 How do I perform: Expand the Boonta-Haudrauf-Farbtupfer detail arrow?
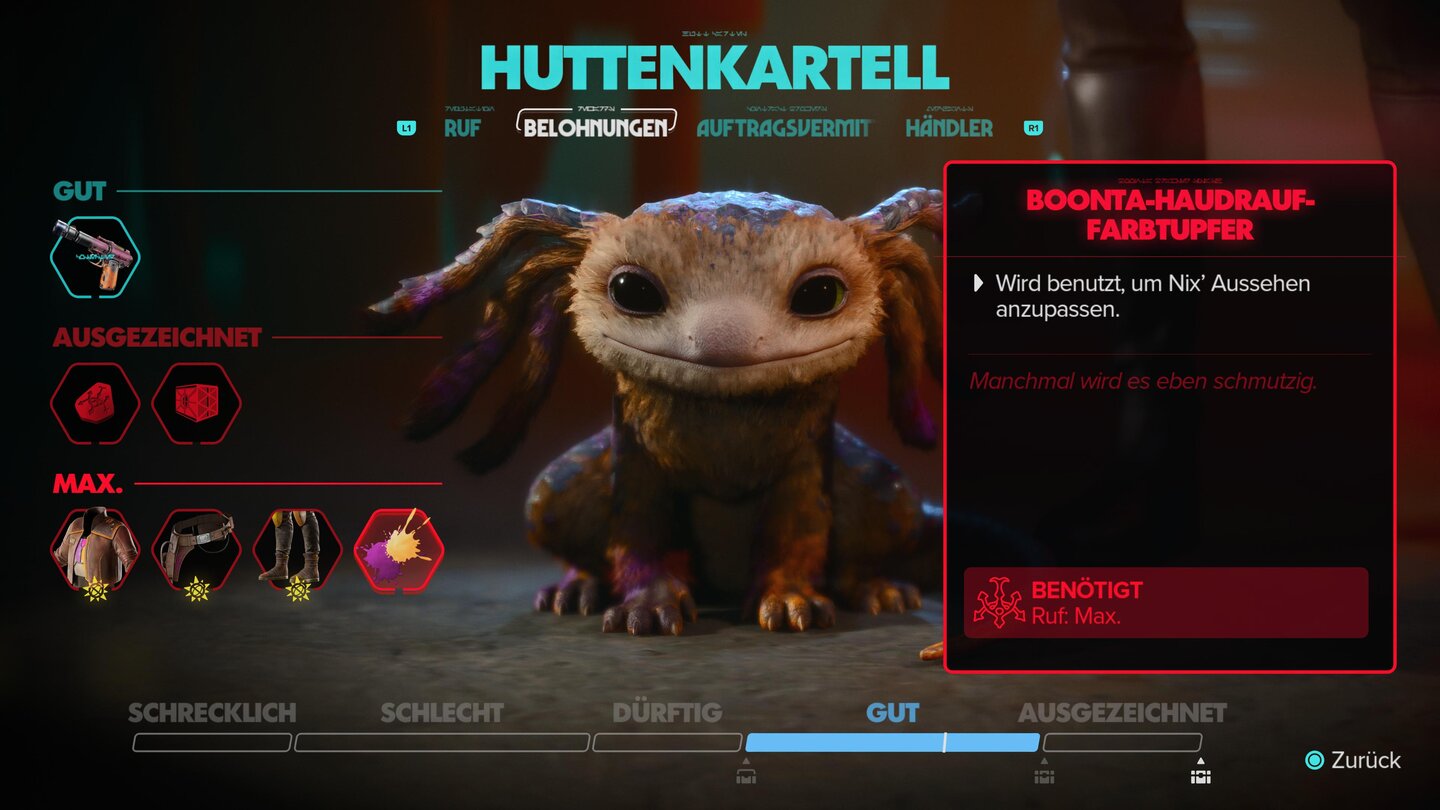(x=978, y=283)
